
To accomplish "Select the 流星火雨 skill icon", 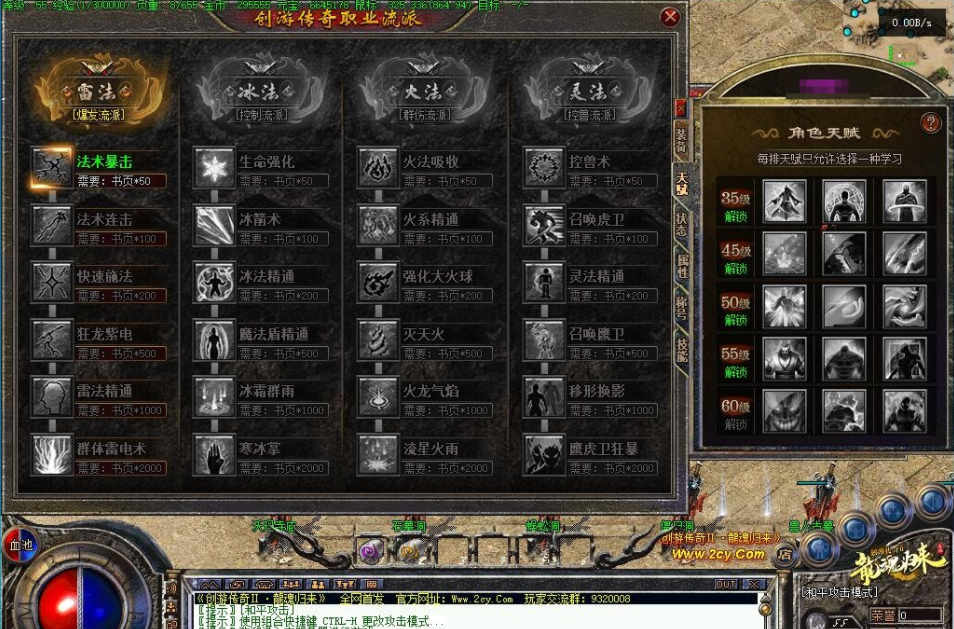I will 379,455.
